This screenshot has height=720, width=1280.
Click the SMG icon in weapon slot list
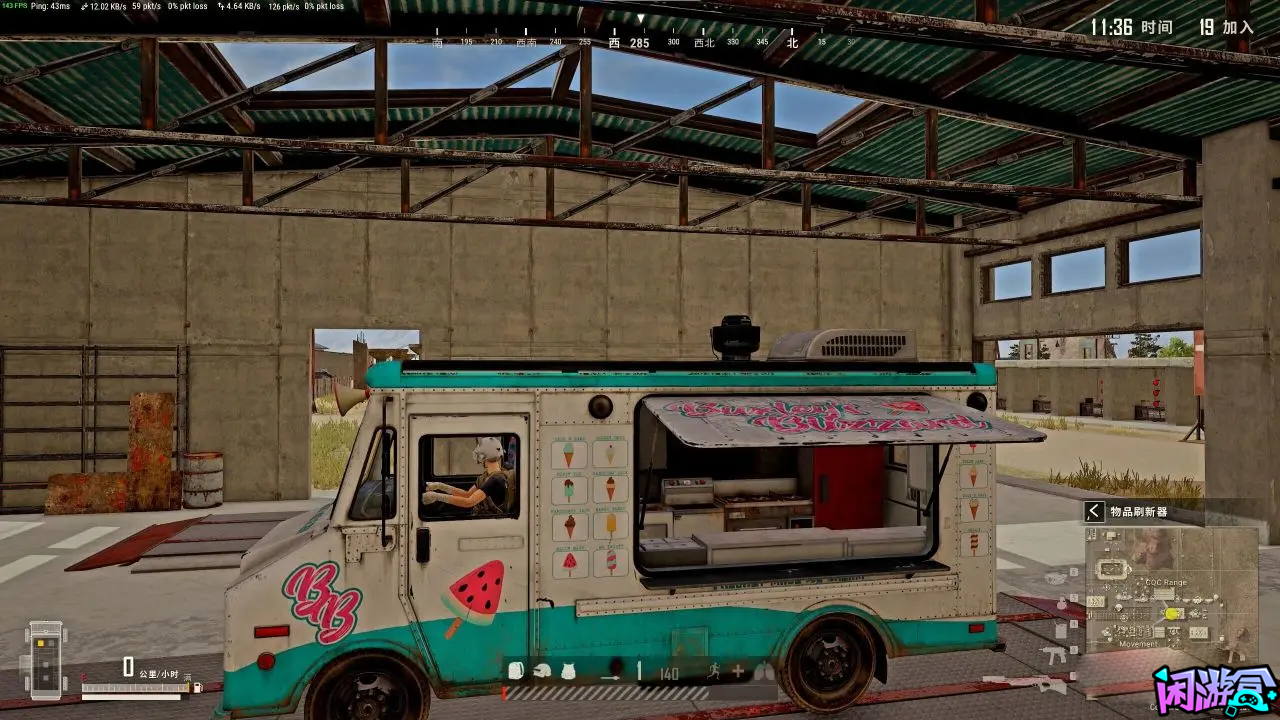pyautogui.click(x=1054, y=655)
